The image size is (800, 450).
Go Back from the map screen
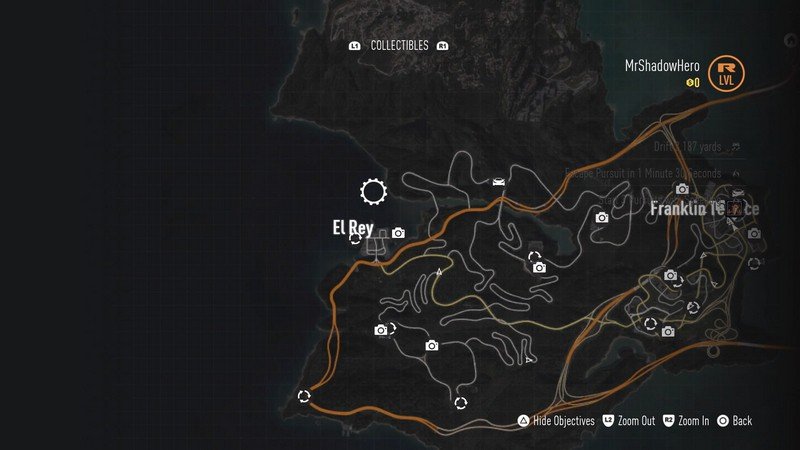[x=741, y=421]
